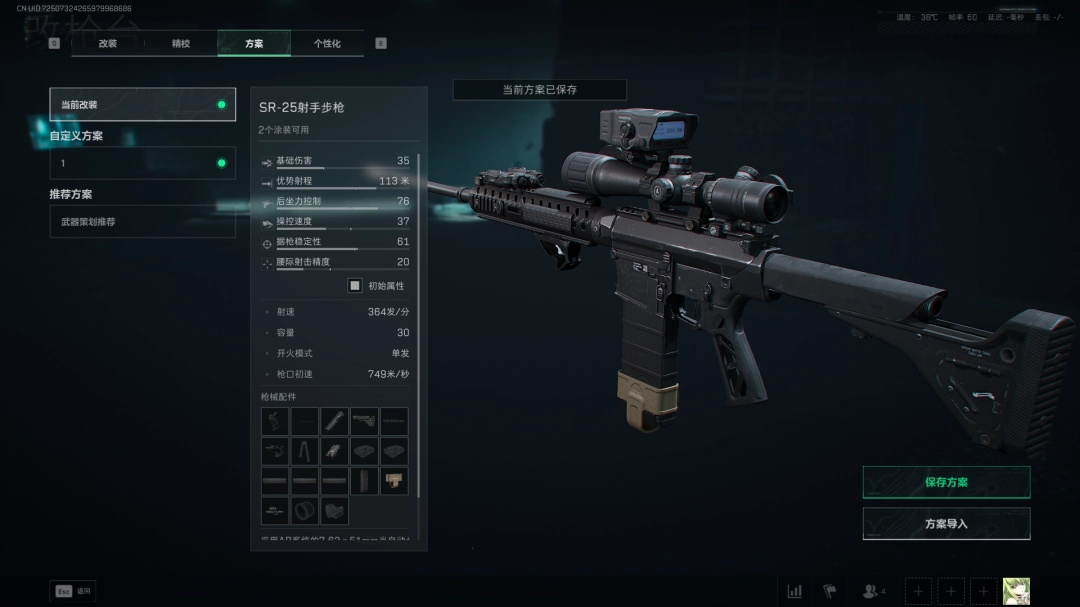The height and width of the screenshot is (607, 1080).
Task: Choose the stock attachment slot
Action: coord(364,421)
